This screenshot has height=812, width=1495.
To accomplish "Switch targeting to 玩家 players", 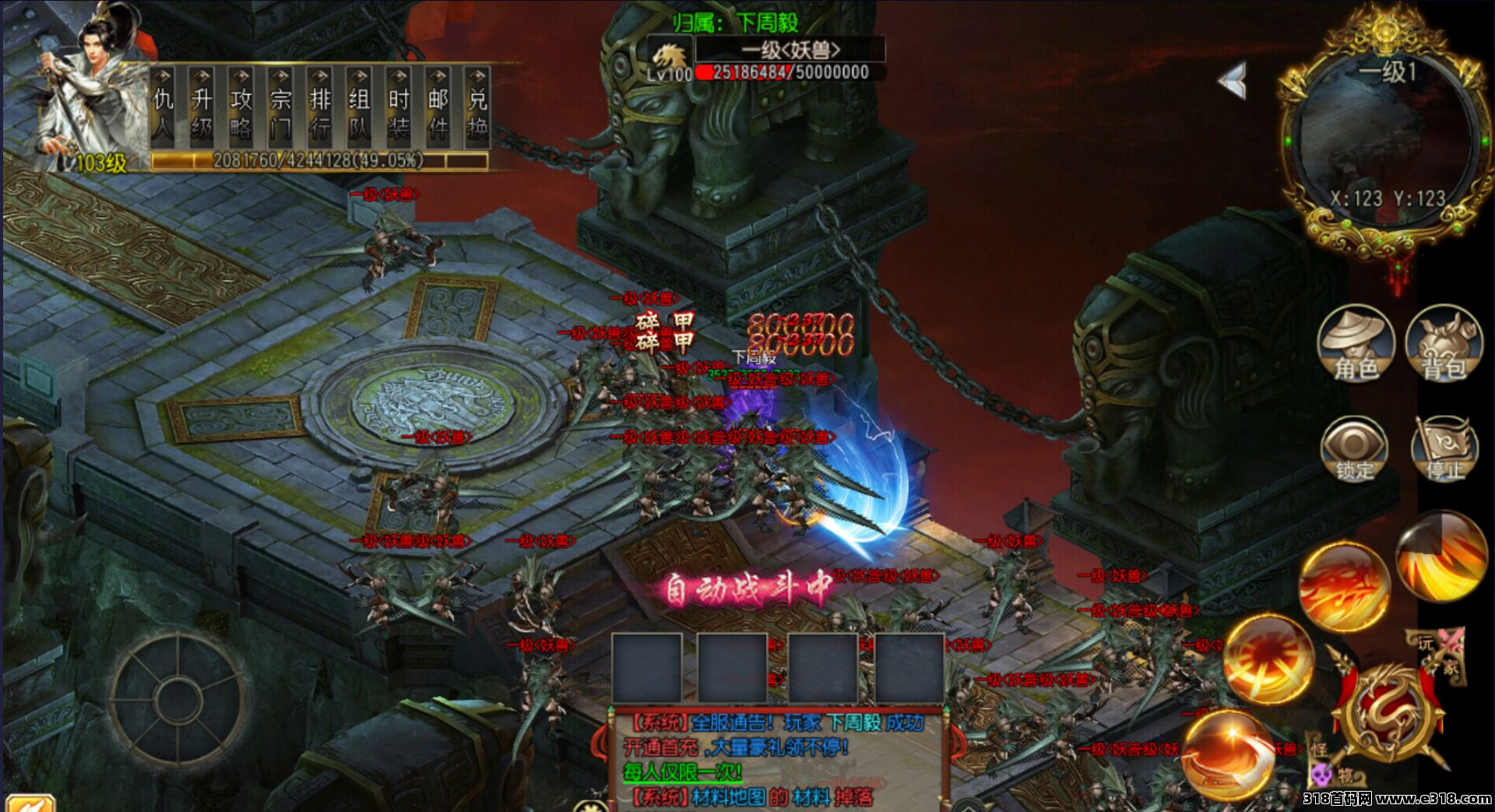I will coord(1437,652).
